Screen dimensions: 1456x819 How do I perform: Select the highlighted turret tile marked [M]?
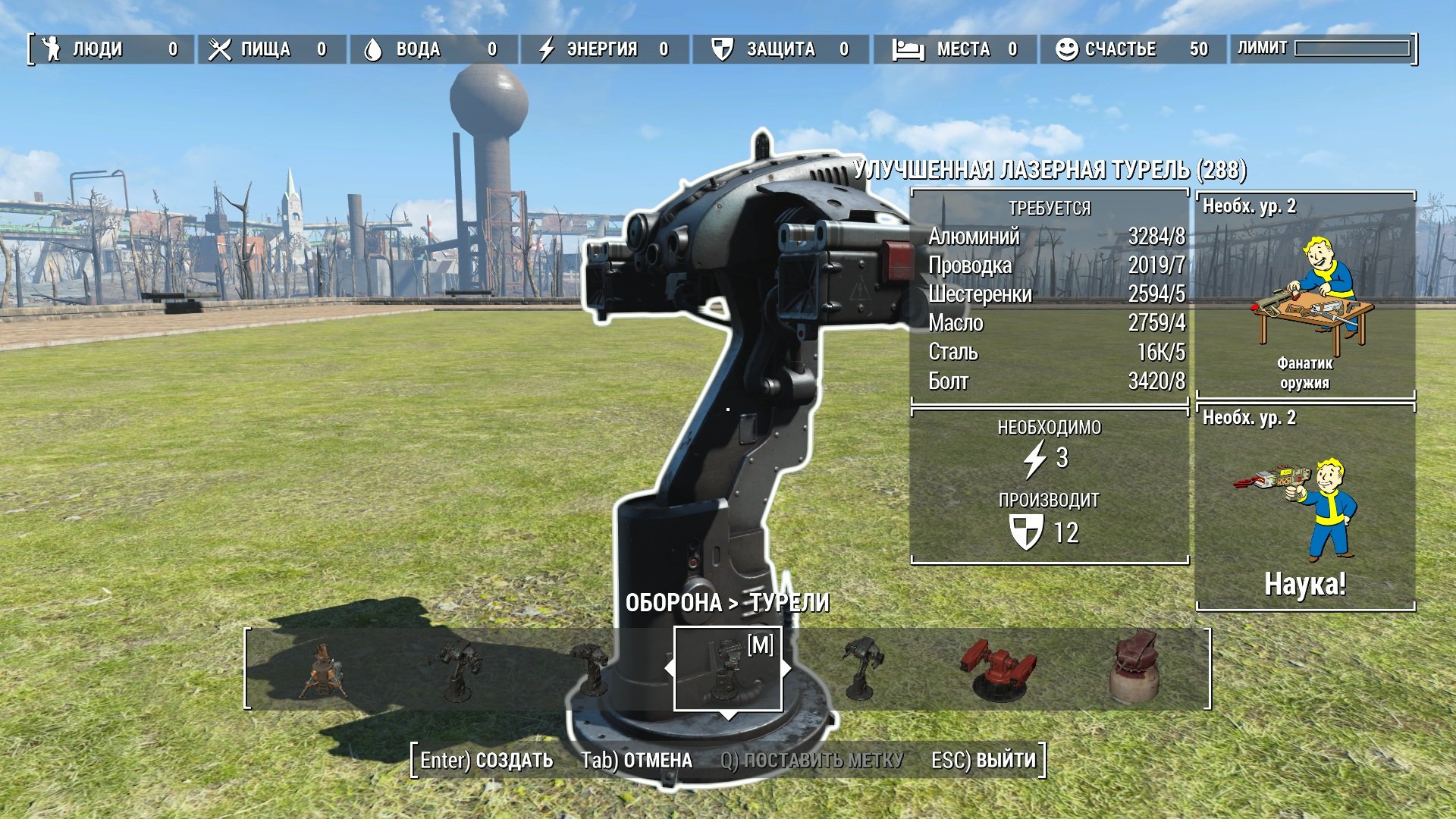(728, 670)
